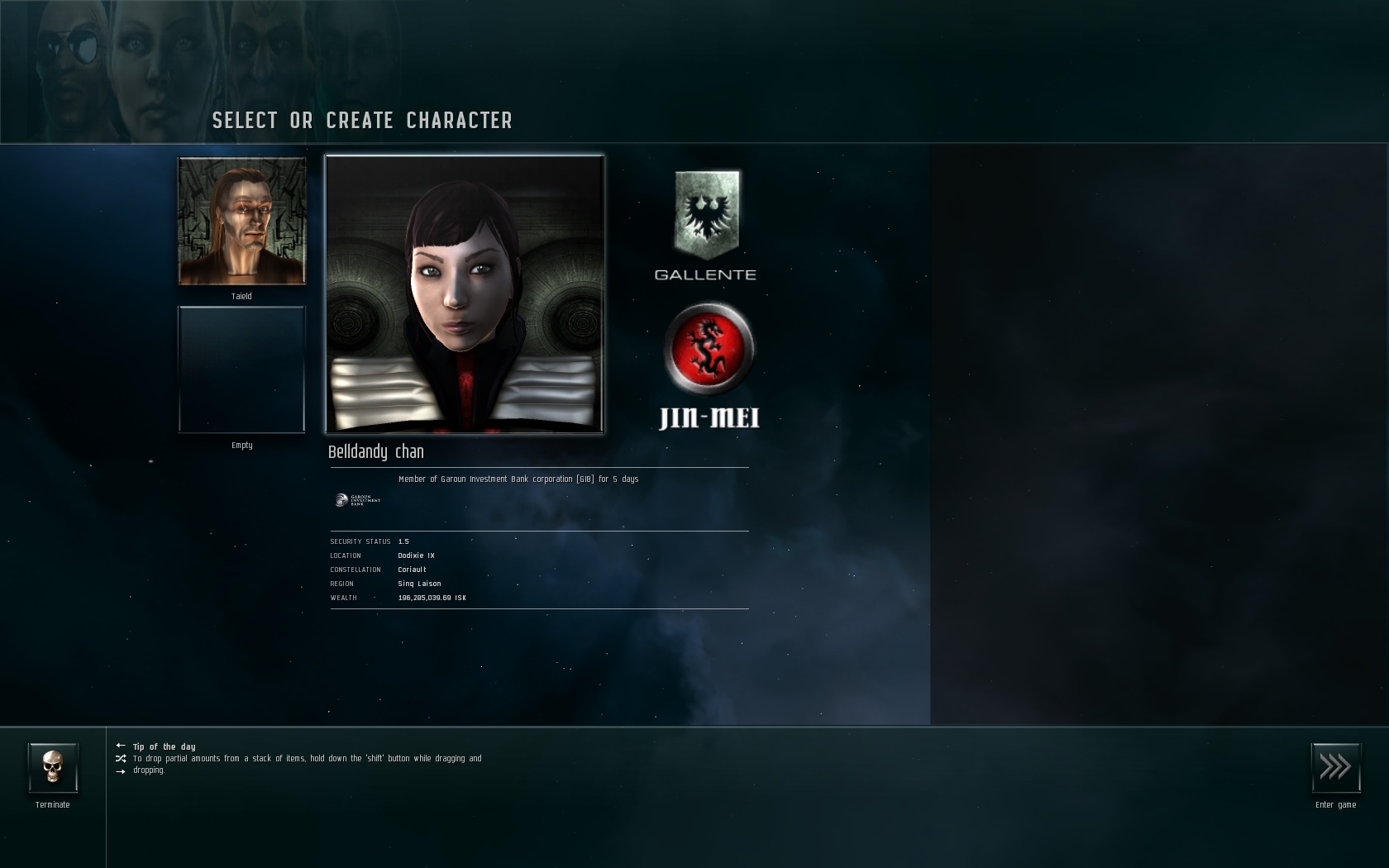Click the Gallente race emblem

(707, 215)
